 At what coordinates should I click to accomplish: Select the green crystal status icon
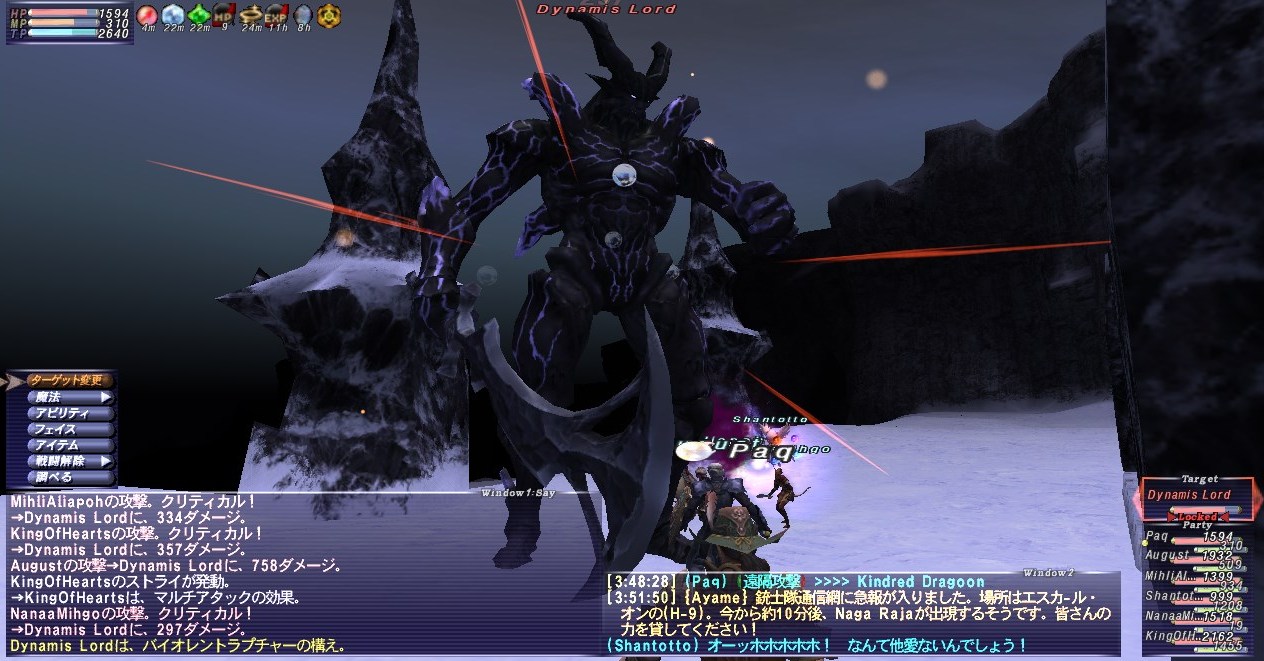tap(198, 15)
